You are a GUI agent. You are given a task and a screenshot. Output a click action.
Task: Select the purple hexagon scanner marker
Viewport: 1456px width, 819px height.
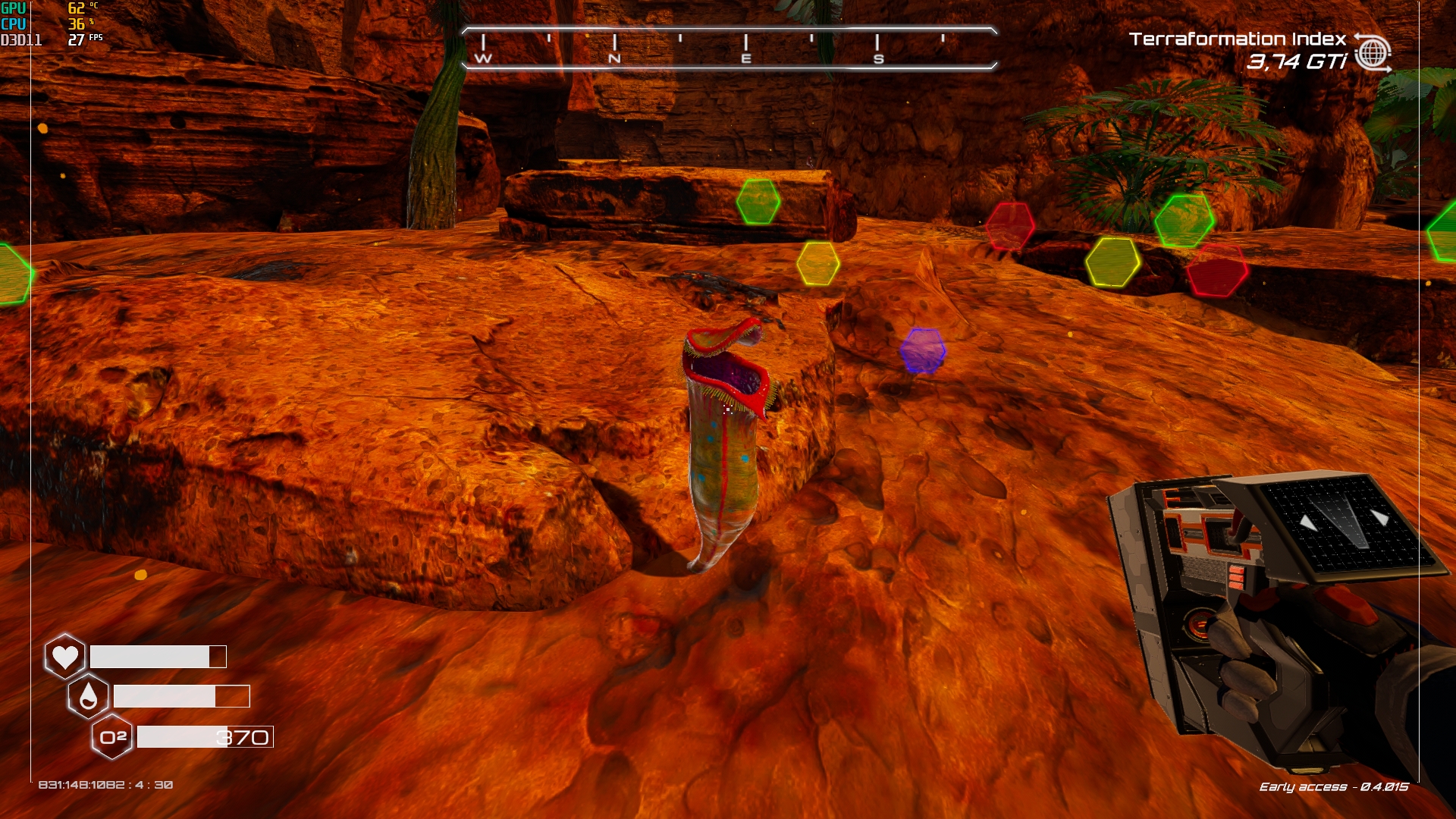click(x=923, y=350)
